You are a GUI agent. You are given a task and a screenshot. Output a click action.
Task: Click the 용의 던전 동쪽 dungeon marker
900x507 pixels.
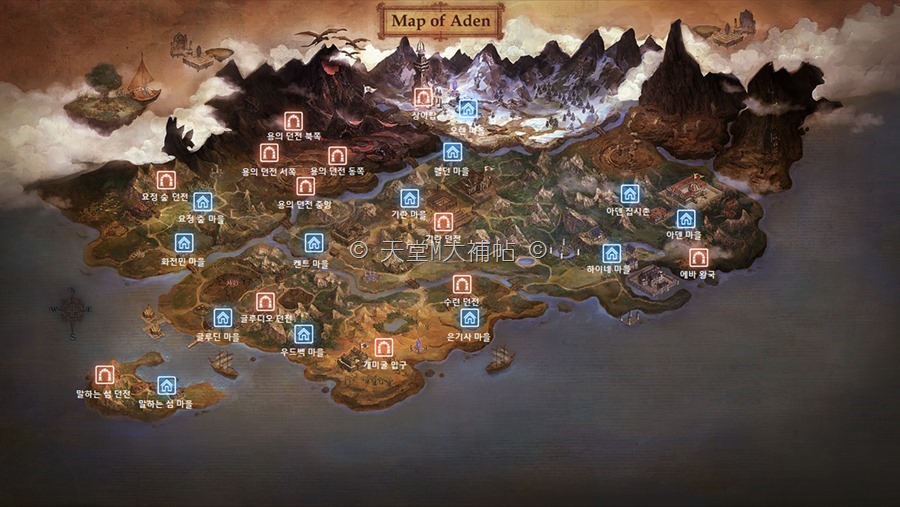(337, 155)
